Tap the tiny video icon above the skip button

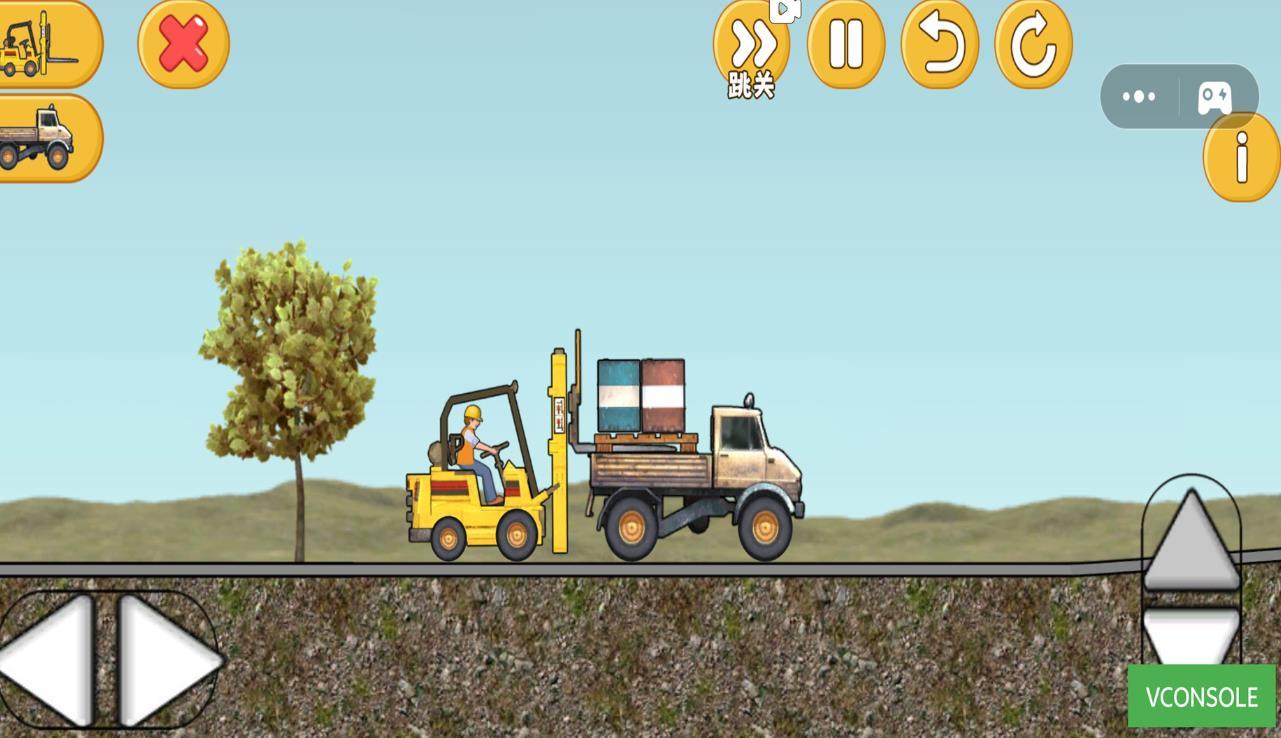[x=785, y=12]
